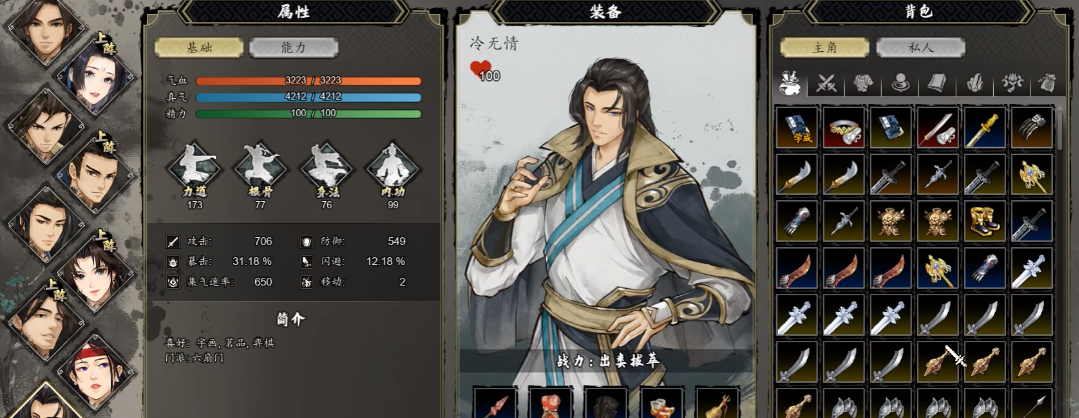Select the equipped black hat slot
1079x418 pixels.
coord(606,404)
